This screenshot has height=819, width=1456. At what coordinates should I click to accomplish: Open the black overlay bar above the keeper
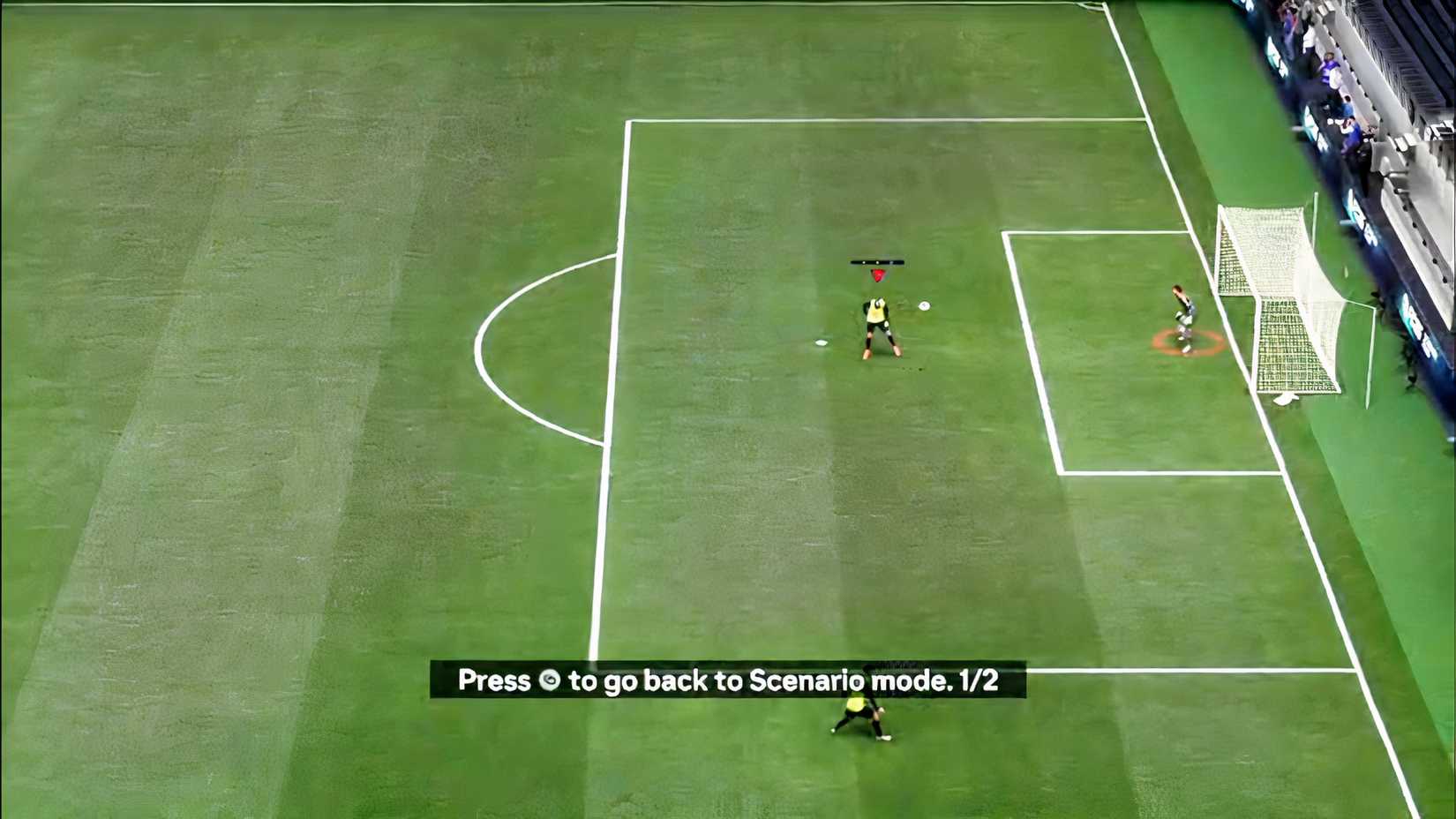(x=876, y=262)
